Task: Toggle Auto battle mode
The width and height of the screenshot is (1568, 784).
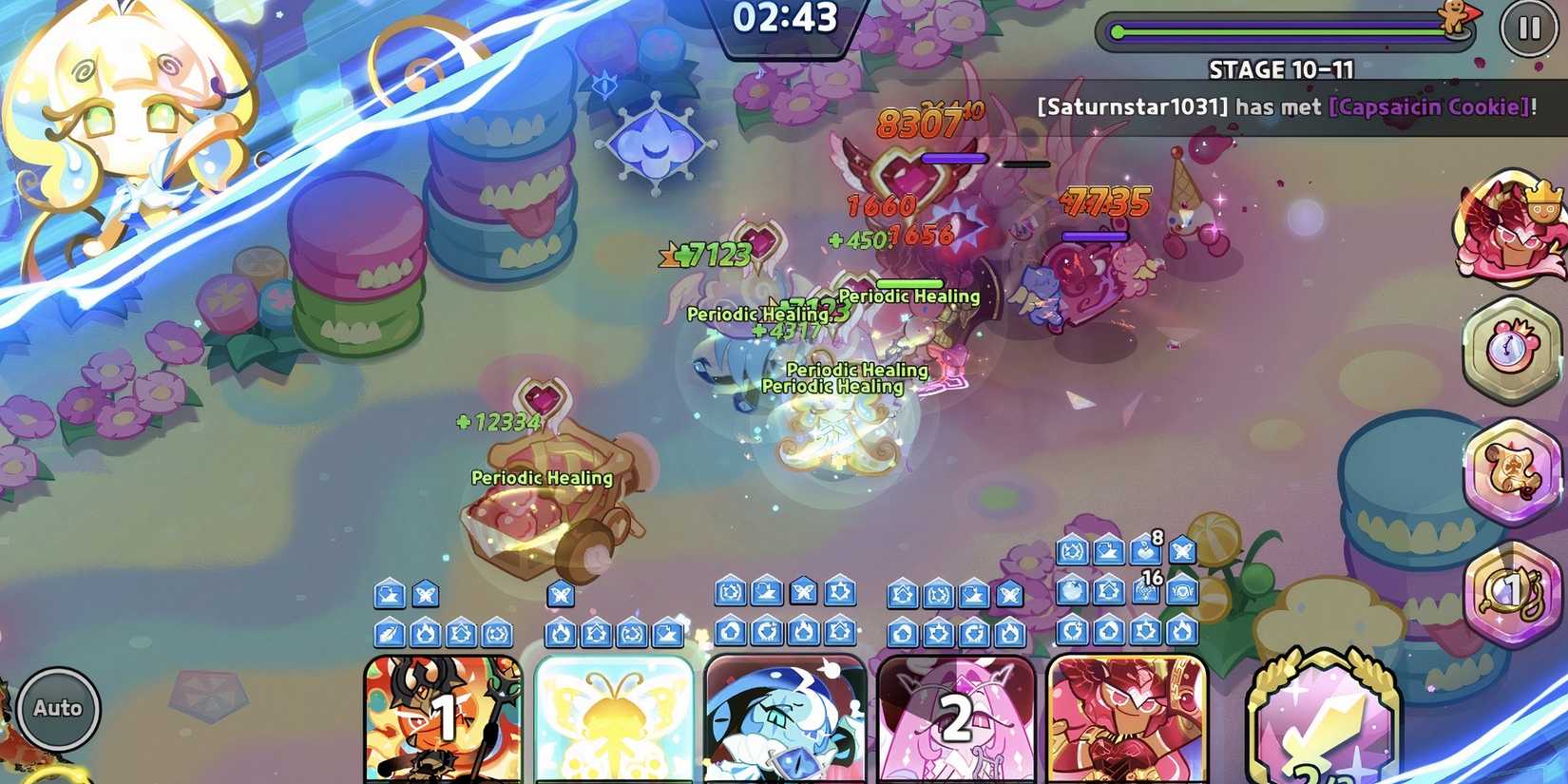Action: coord(59,707)
